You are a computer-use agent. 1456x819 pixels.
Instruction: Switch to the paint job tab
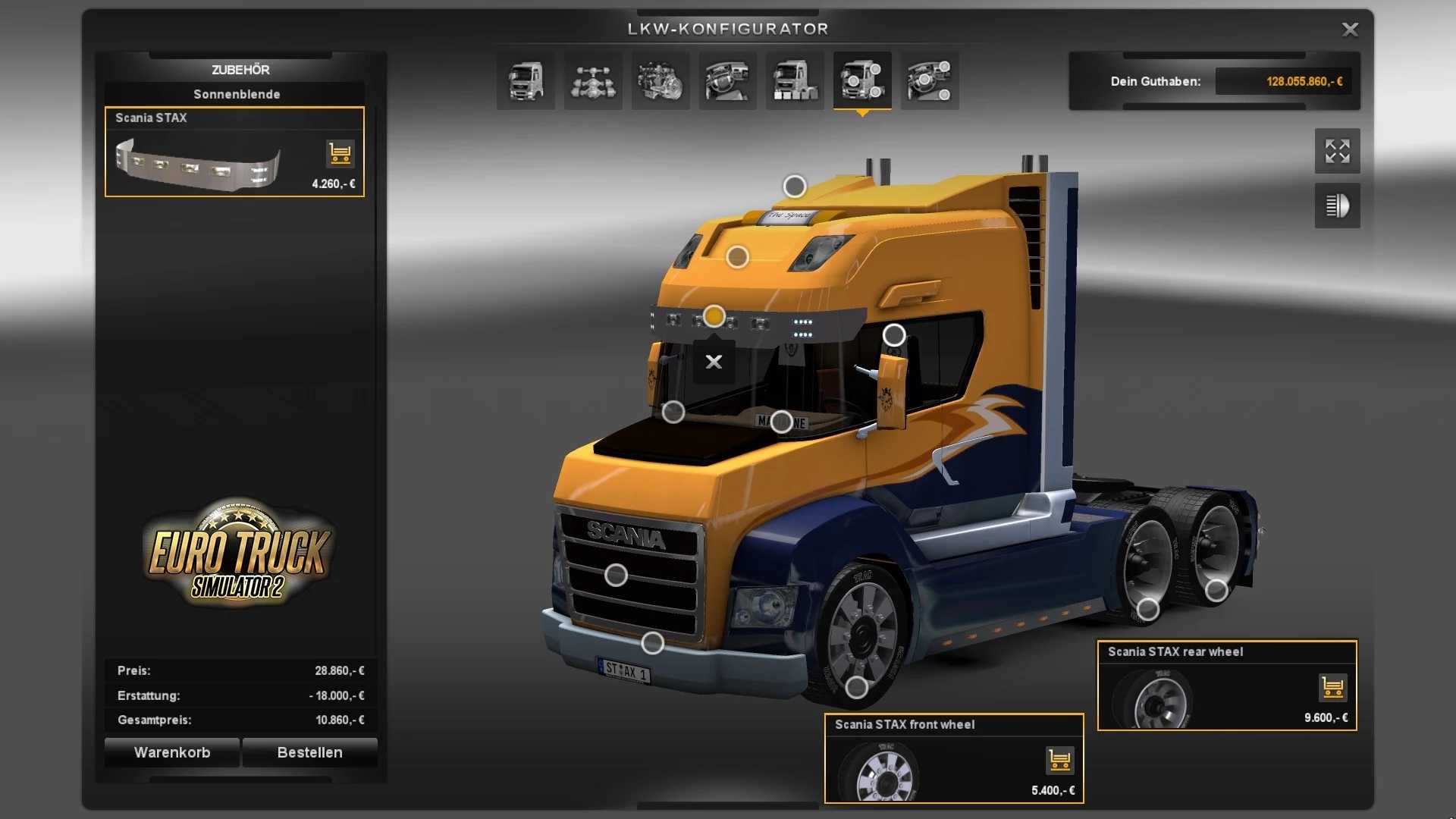pyautogui.click(x=795, y=81)
